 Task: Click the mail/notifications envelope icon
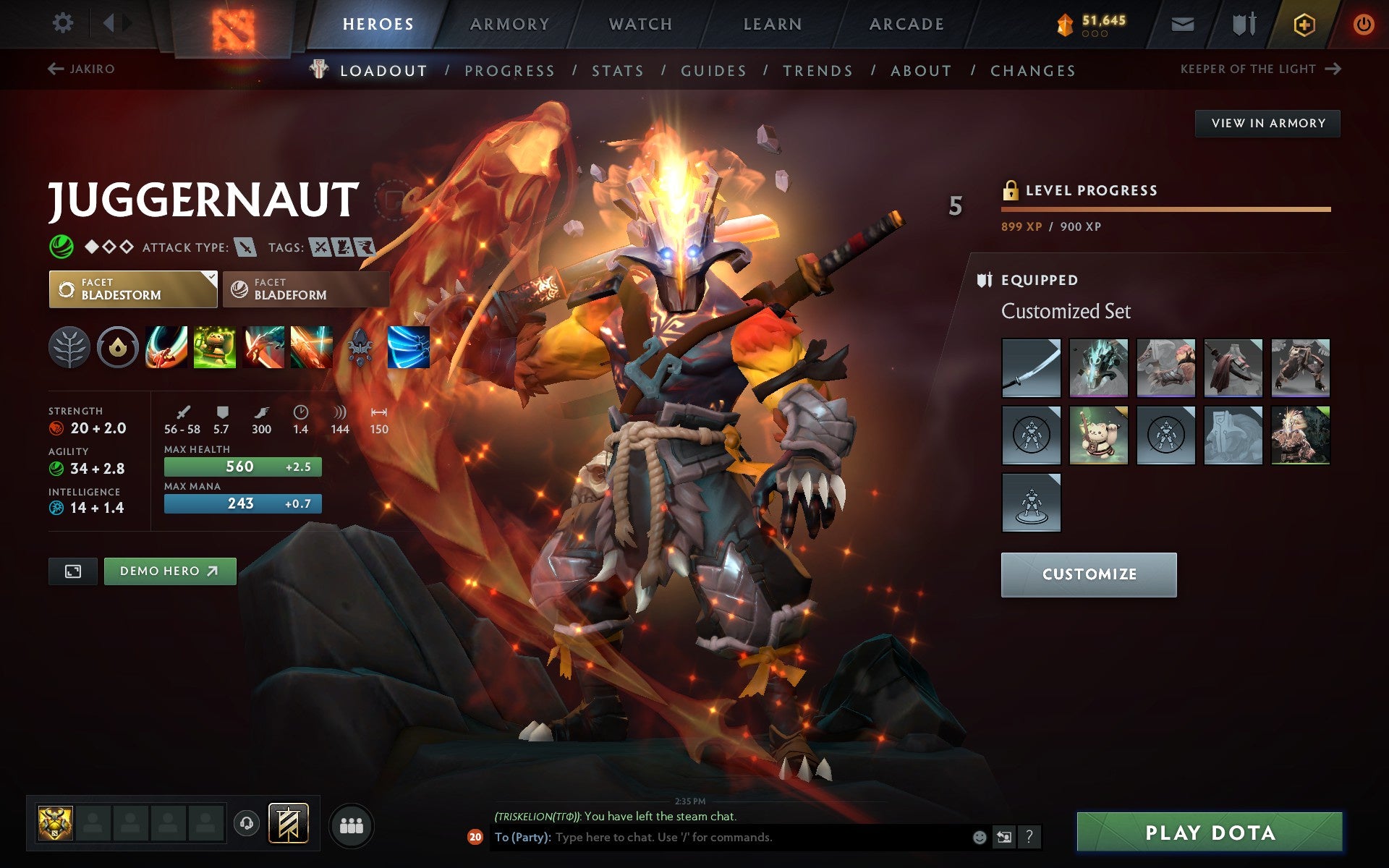[1182, 24]
